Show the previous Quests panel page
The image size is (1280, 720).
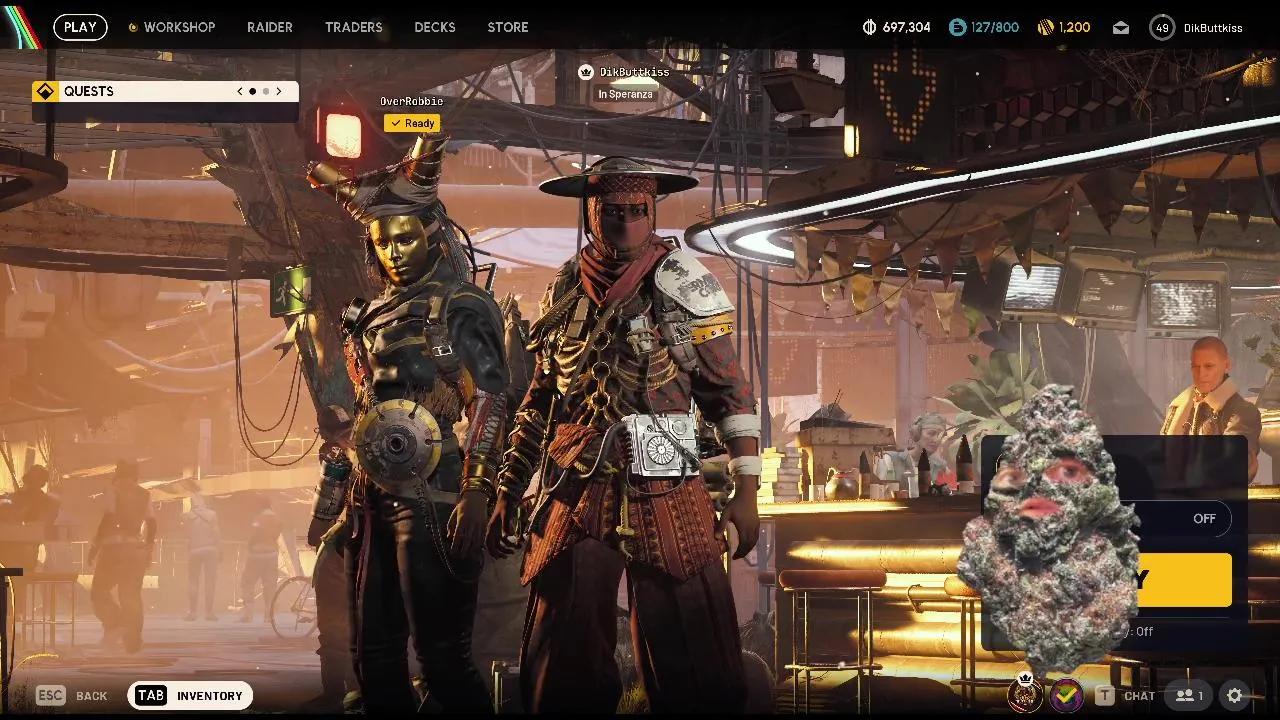point(240,91)
